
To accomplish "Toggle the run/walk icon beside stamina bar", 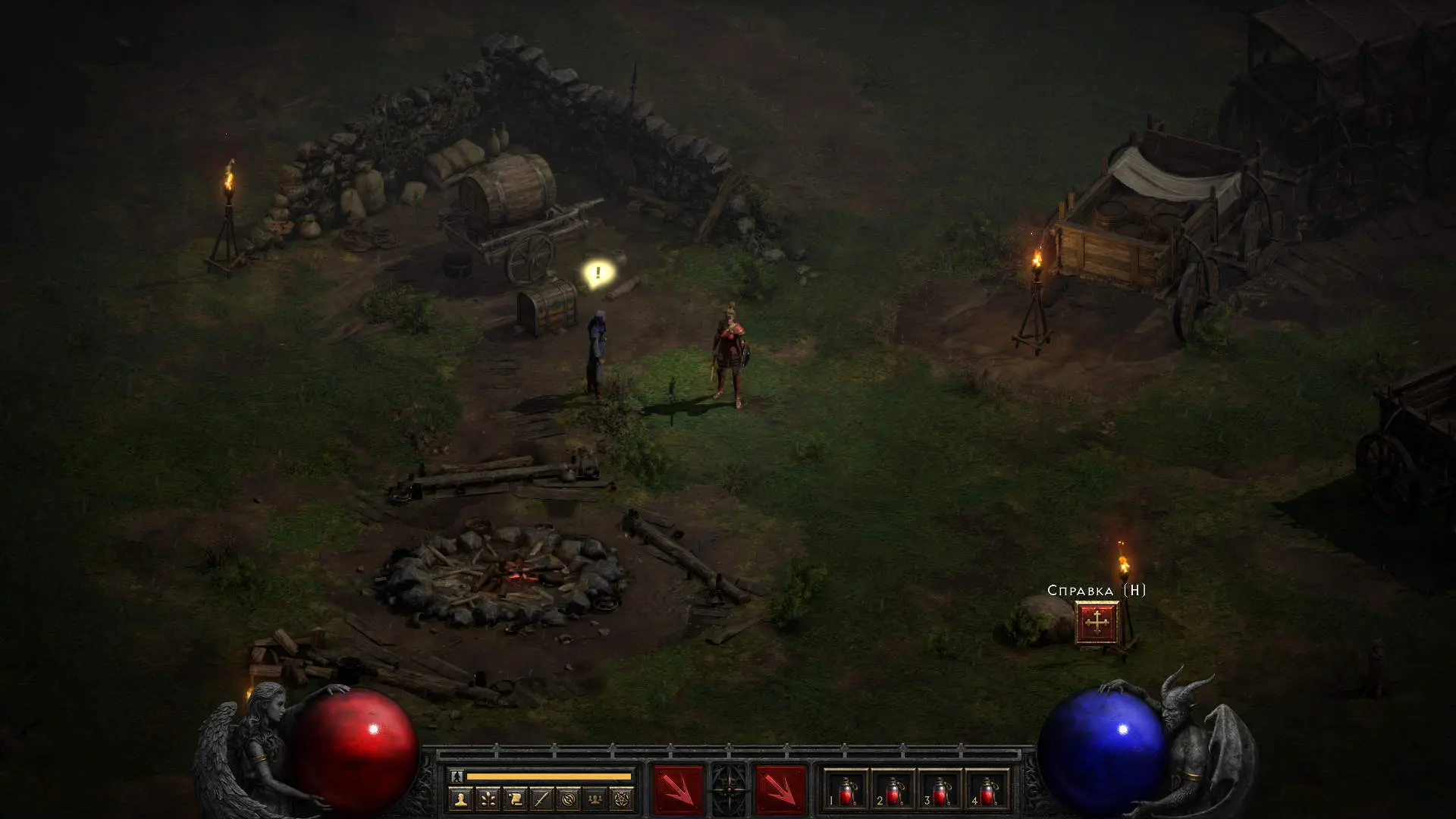I will pyautogui.click(x=457, y=776).
